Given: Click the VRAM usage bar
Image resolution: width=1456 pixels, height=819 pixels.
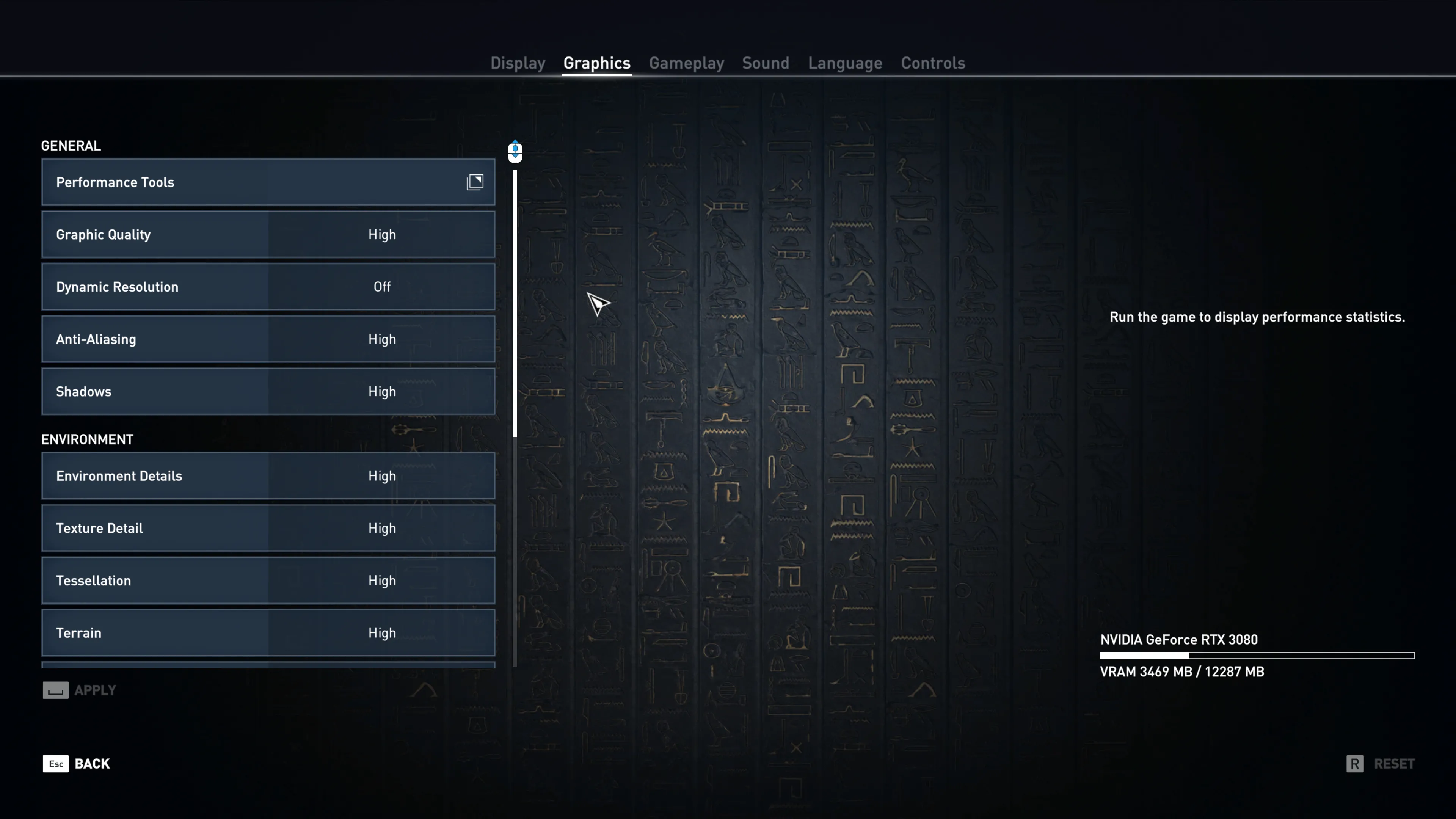Looking at the screenshot, I should click(x=1256, y=655).
